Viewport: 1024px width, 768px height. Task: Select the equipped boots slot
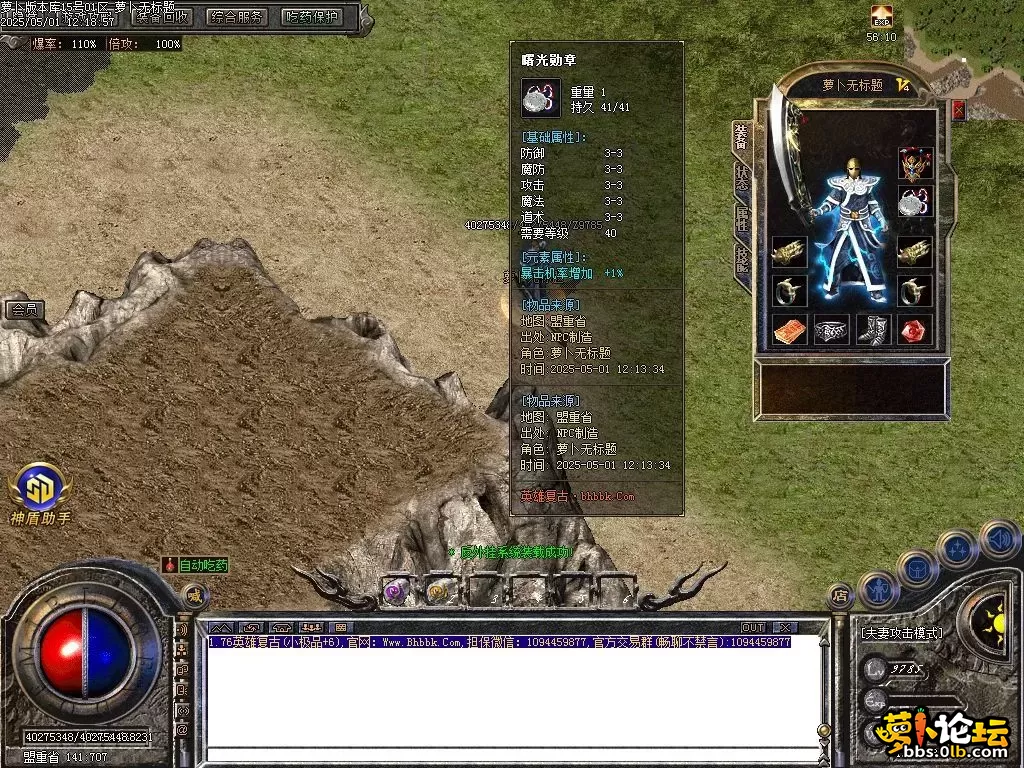click(873, 329)
